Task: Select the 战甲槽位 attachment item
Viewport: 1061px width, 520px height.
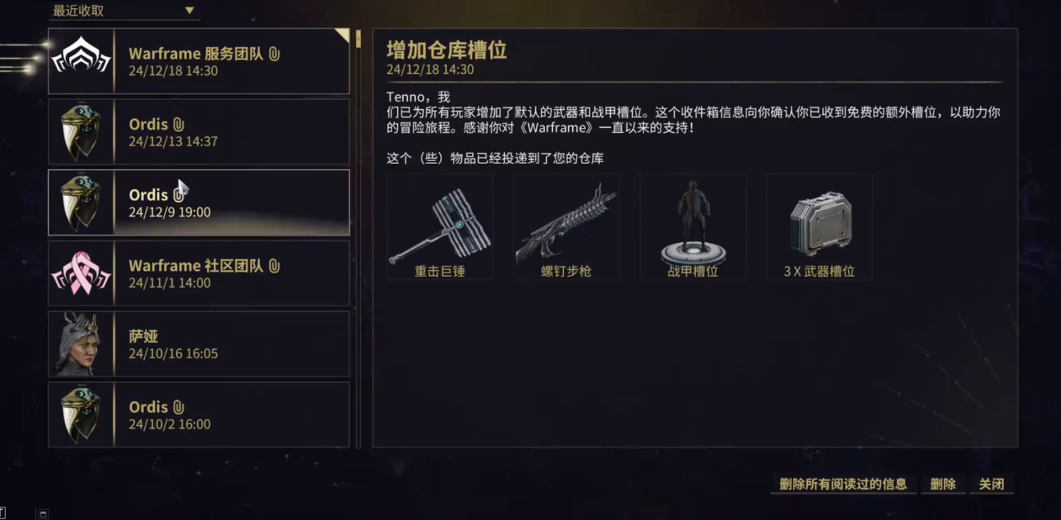Action: coord(693,228)
